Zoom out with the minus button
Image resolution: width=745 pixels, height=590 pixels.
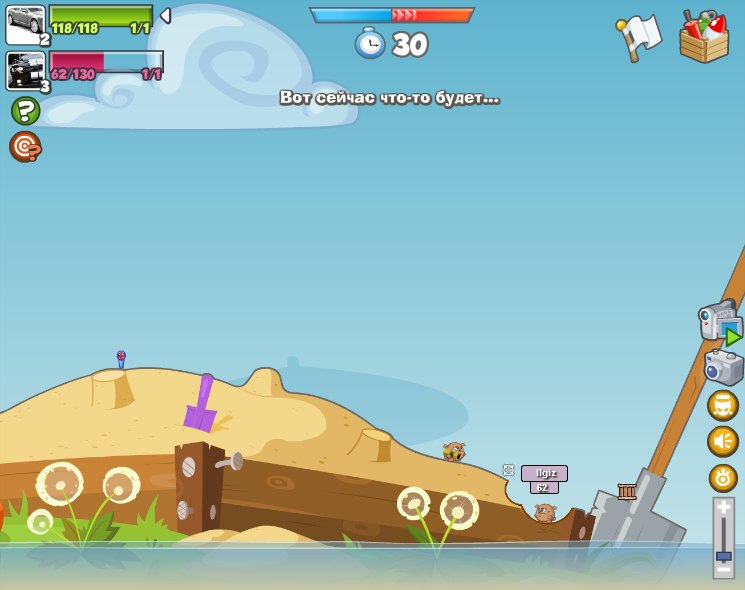[x=724, y=568]
